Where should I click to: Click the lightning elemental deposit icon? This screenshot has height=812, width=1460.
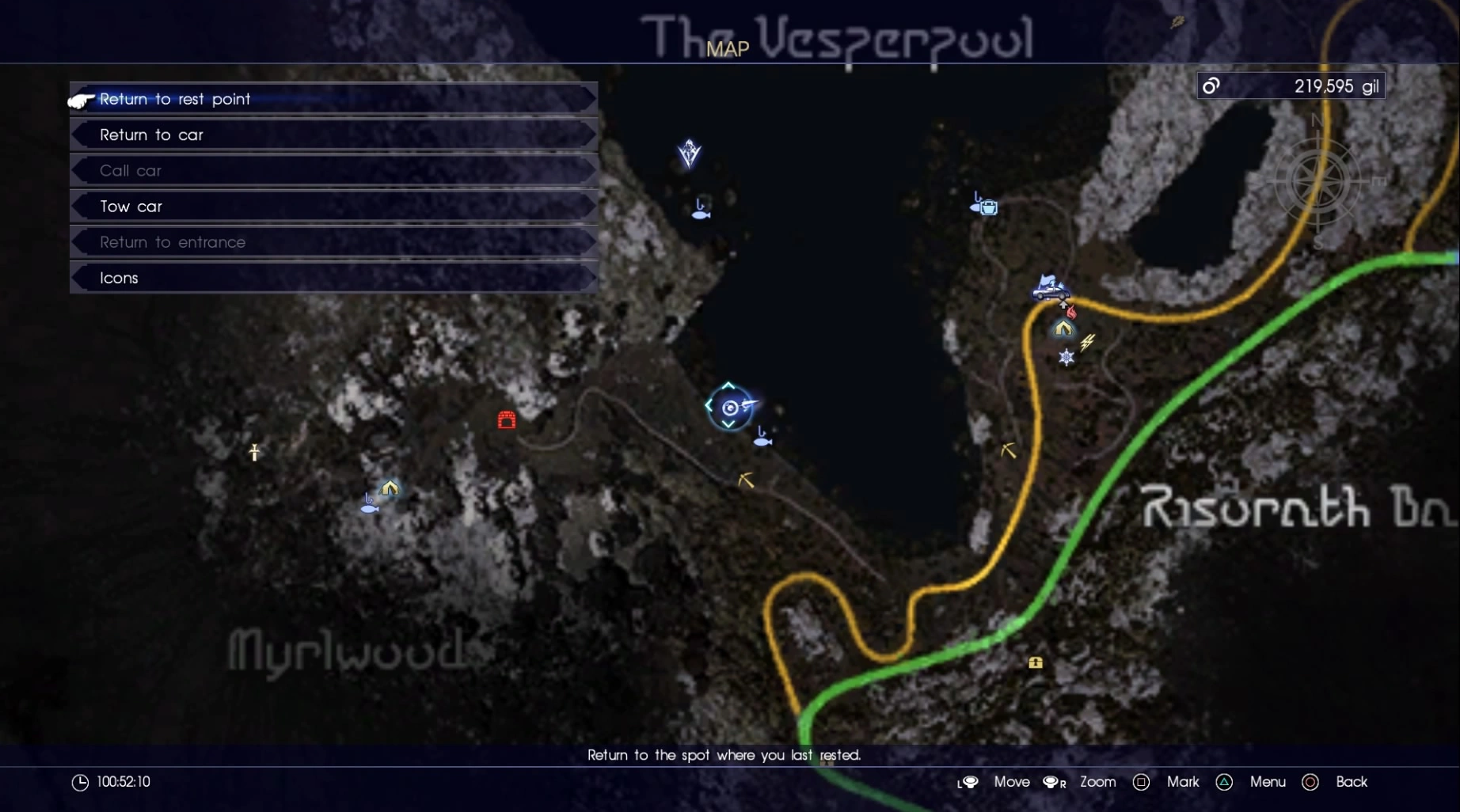[x=1089, y=342]
